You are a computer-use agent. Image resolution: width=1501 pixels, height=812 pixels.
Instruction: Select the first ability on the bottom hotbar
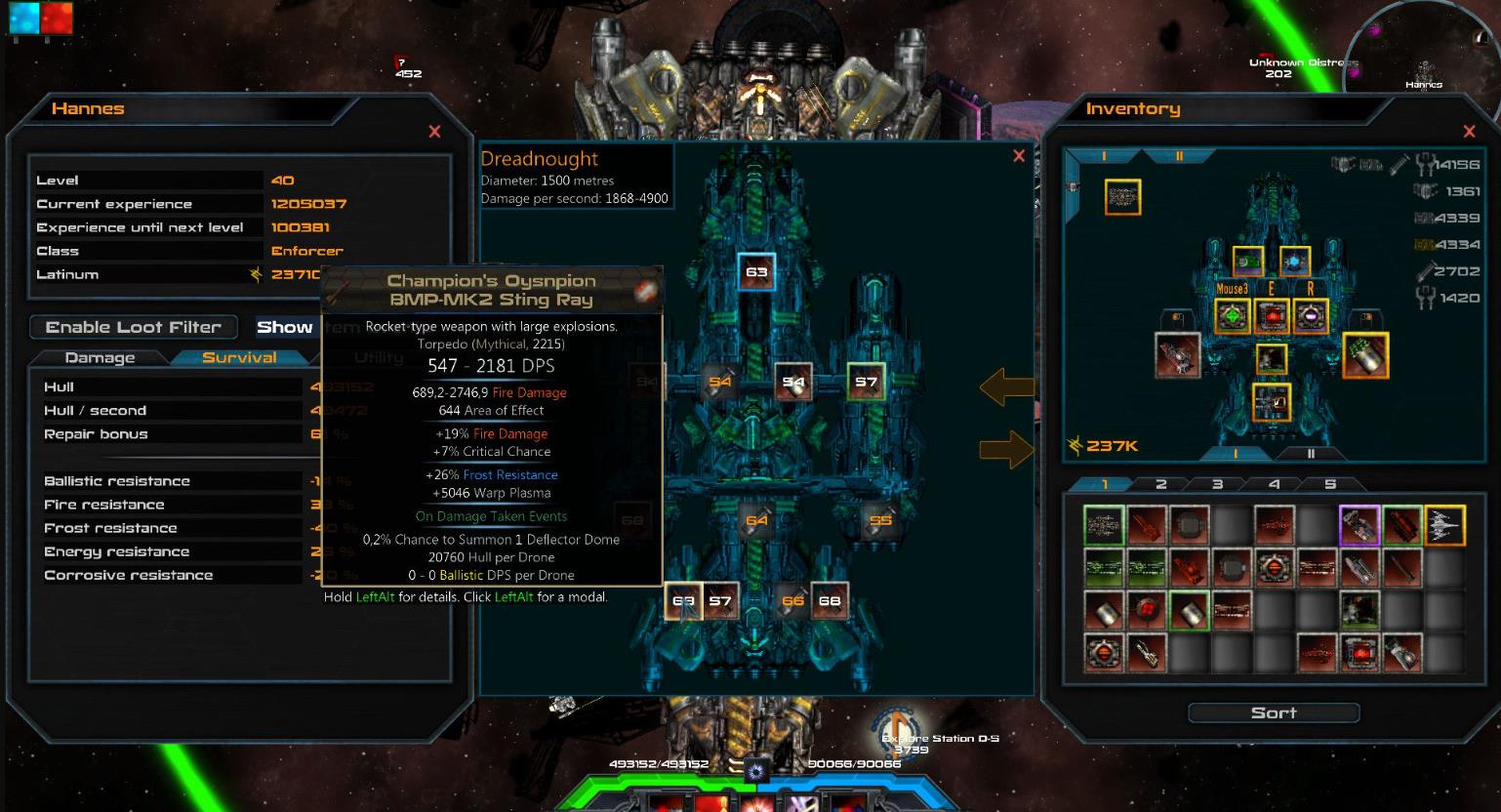(x=669, y=806)
